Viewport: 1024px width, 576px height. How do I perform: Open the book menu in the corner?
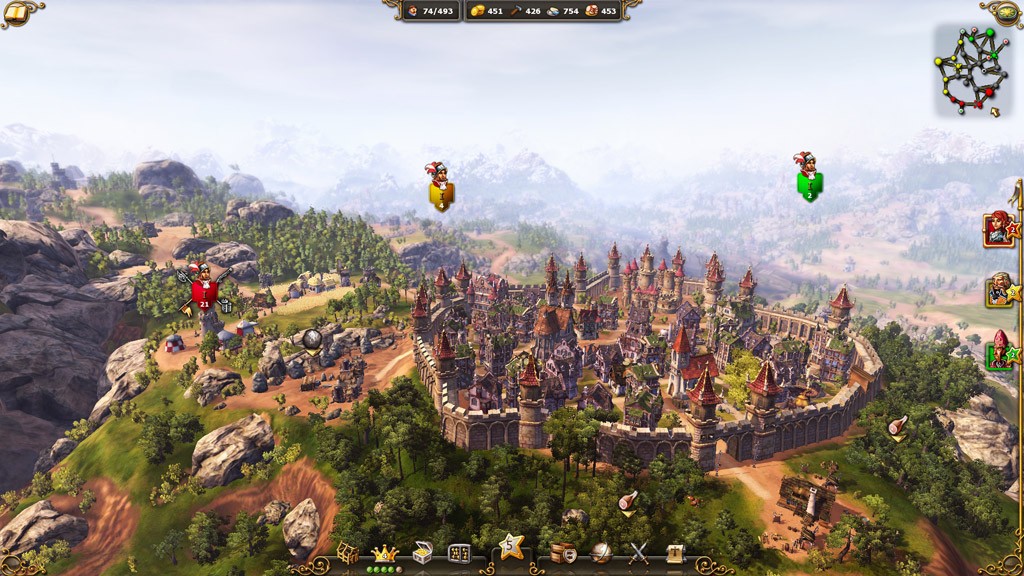click(x=17, y=13)
